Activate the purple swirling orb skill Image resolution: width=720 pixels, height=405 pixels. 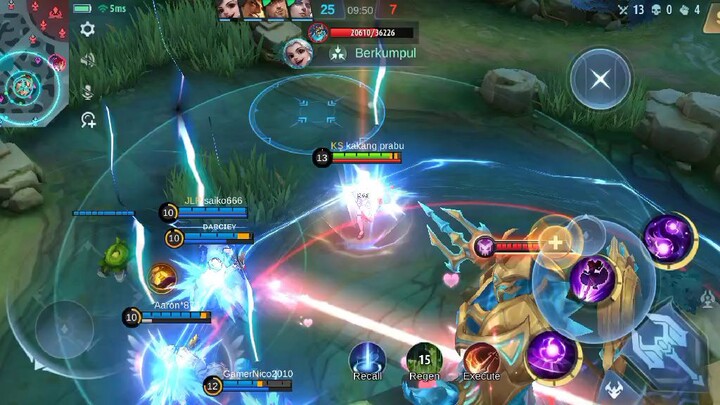552,355
